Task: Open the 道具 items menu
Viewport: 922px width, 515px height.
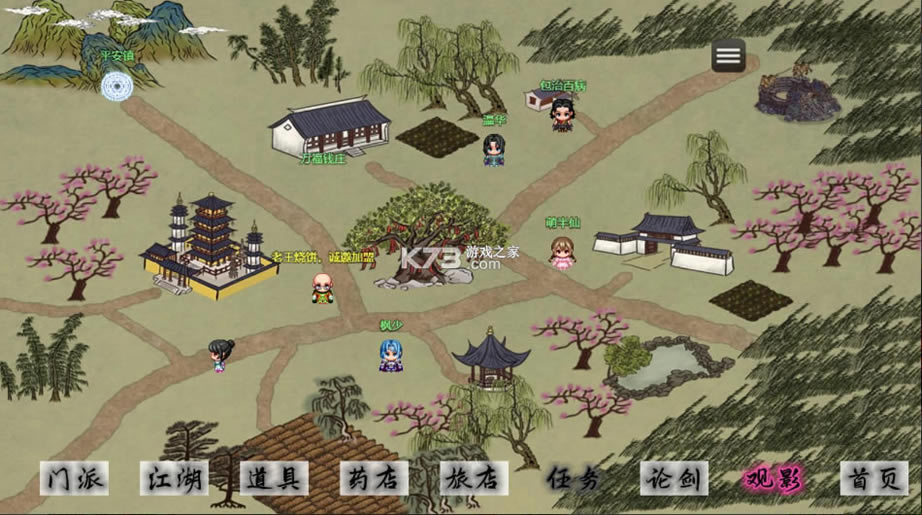Action: pyautogui.click(x=273, y=478)
